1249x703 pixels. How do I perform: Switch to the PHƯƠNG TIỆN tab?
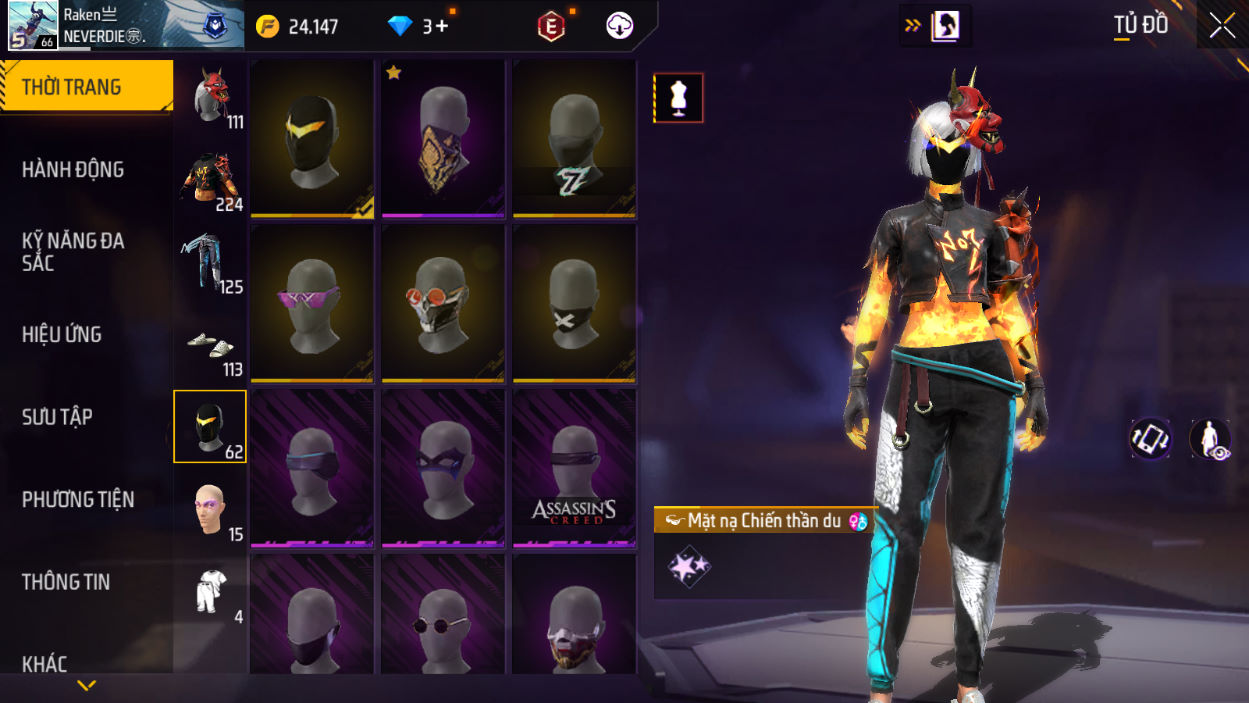click(78, 500)
